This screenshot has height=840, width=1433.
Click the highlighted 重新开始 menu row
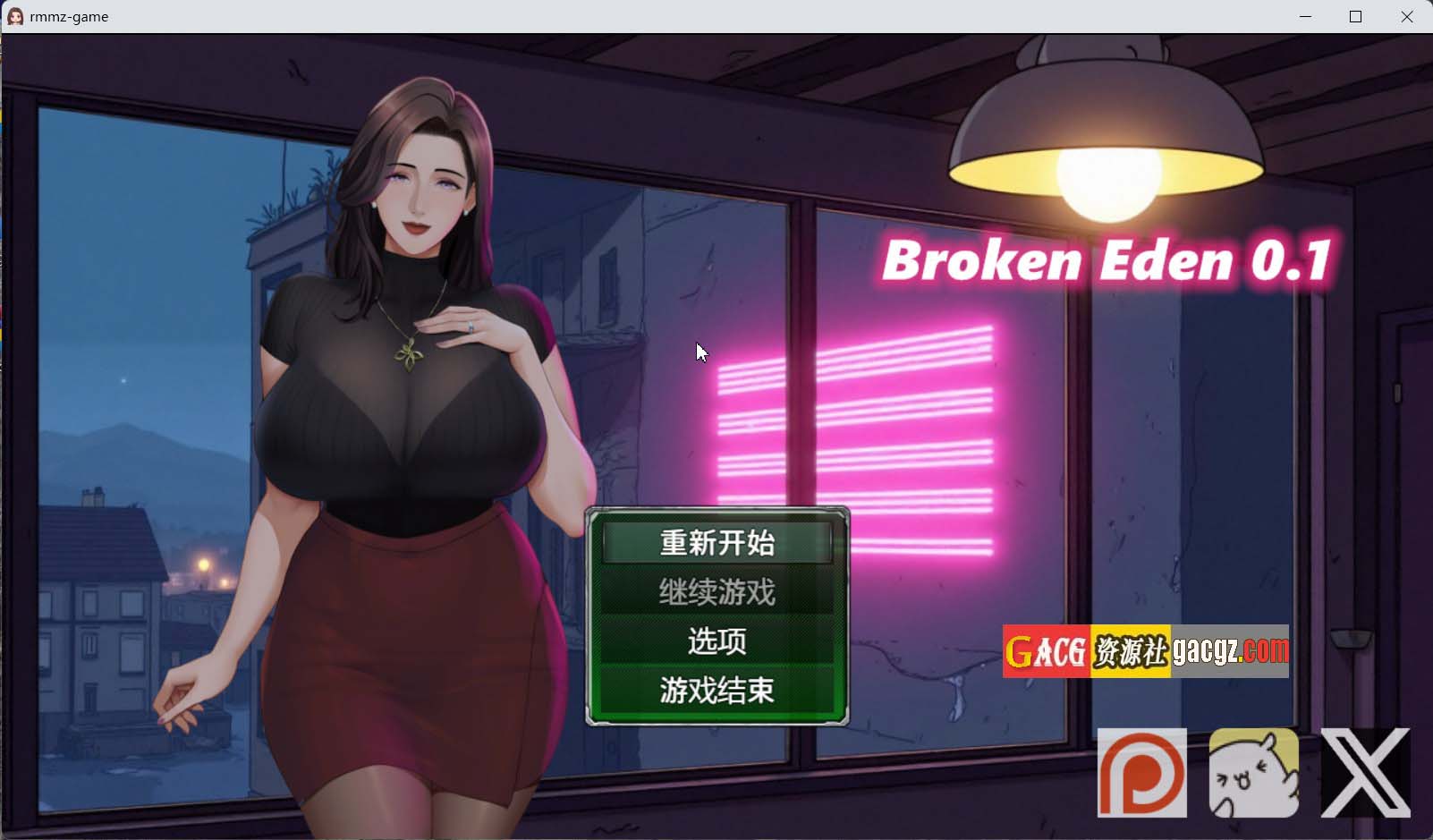[x=716, y=542]
